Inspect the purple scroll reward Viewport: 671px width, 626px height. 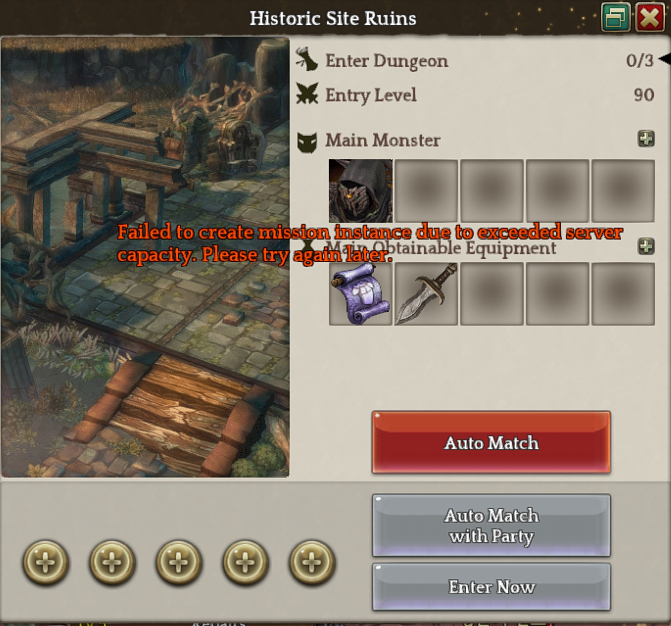361,294
